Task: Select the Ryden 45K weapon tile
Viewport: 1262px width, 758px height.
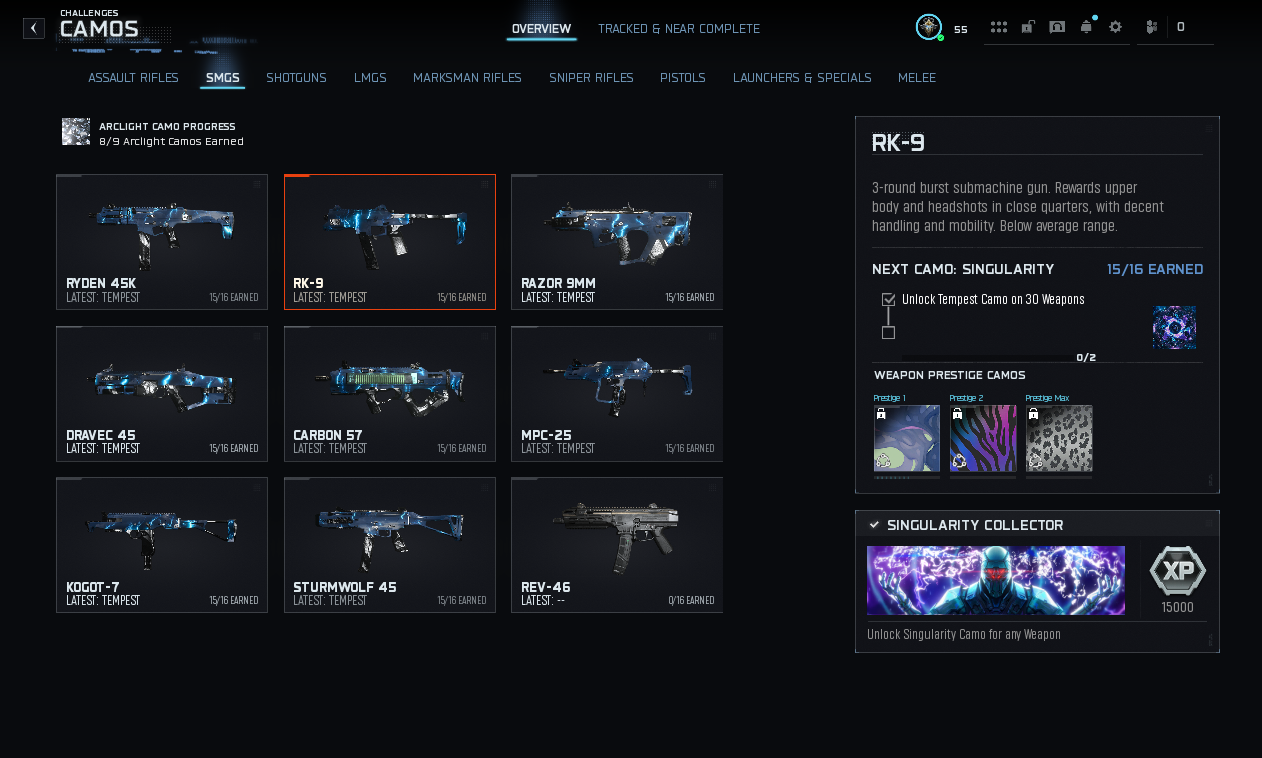Action: (x=162, y=242)
